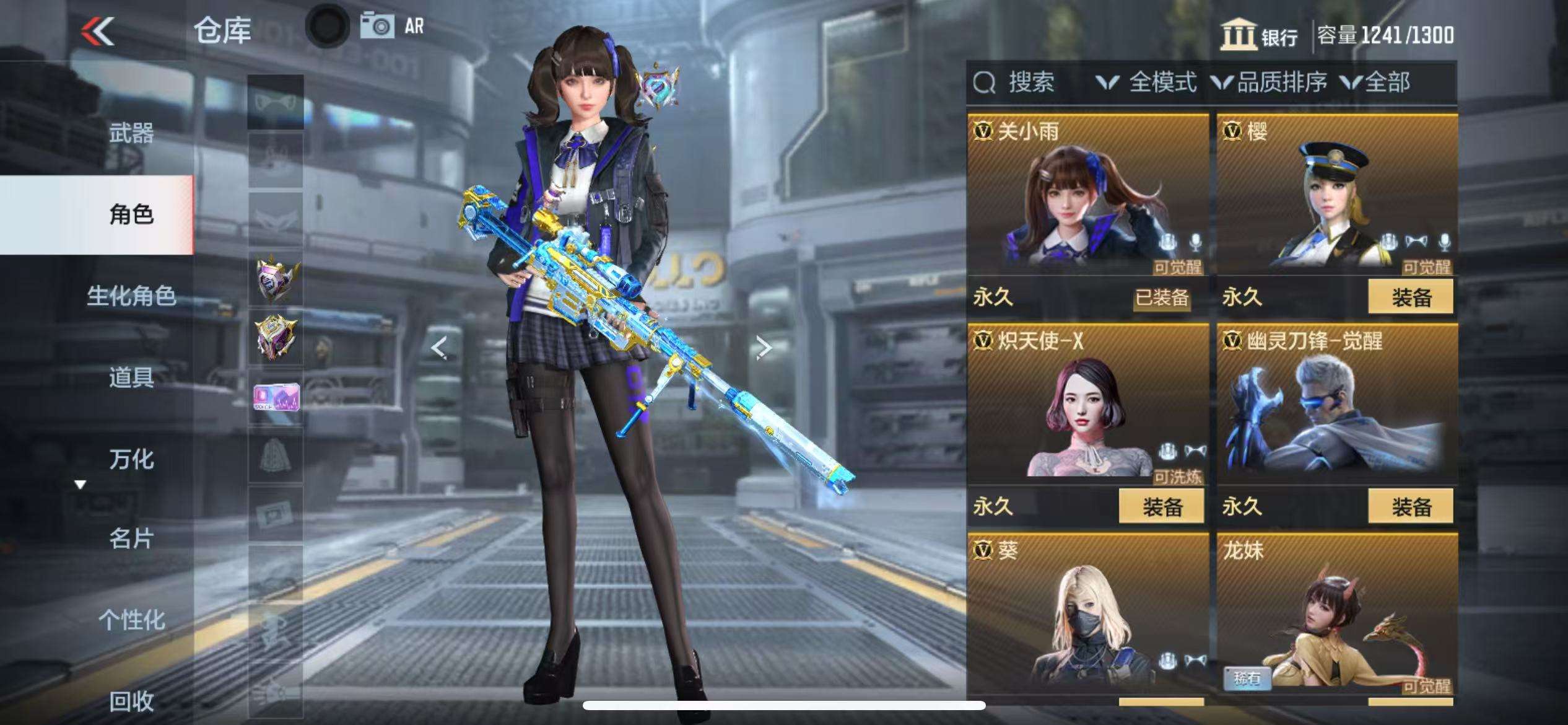This screenshot has width=1568, height=725.
Task: Open AR camera mode
Action: 391,27
